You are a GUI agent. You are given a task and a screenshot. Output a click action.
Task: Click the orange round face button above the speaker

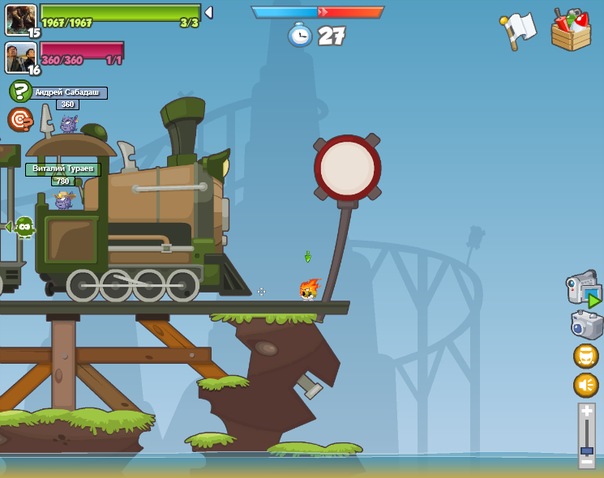click(586, 356)
